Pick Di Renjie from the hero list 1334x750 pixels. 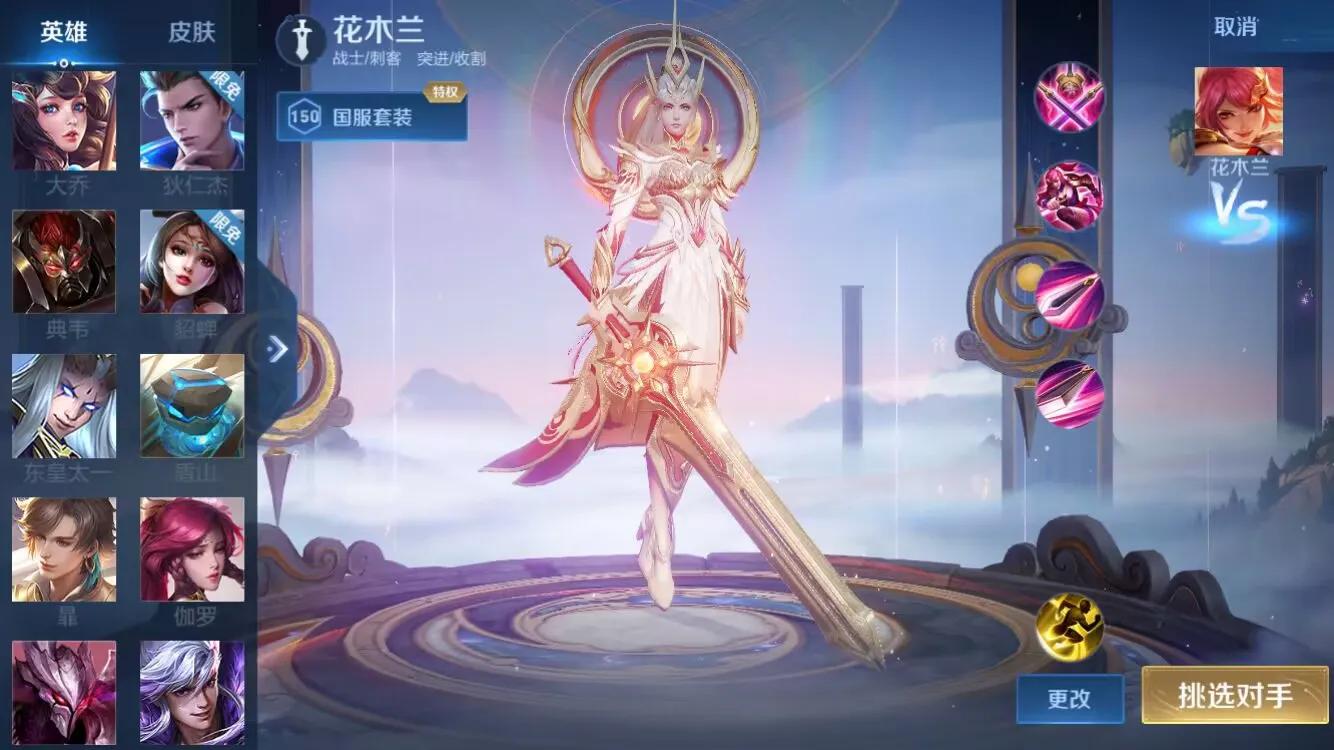[193, 118]
